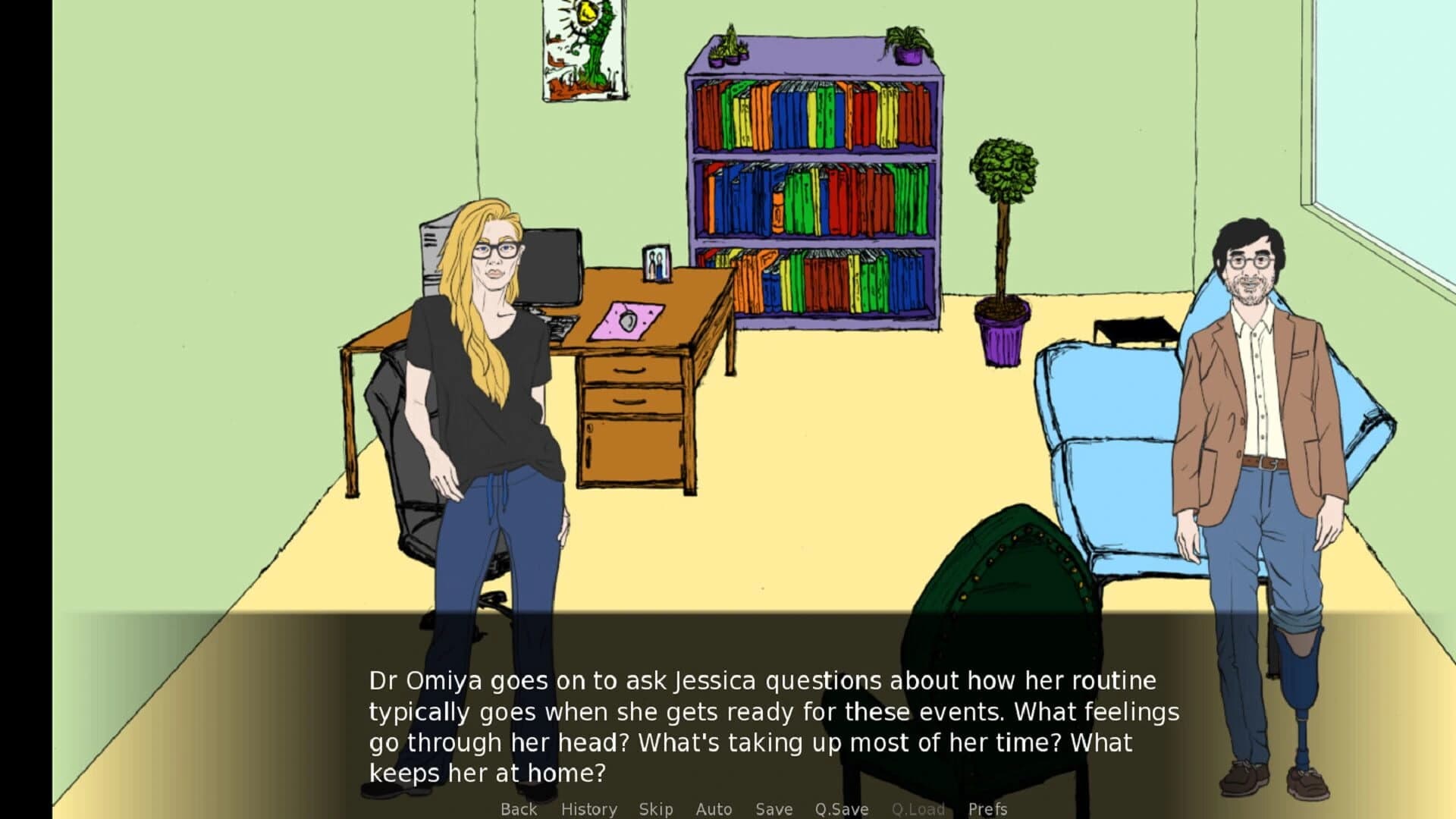
Task: Toggle Auto-forward reading mode
Action: [714, 809]
